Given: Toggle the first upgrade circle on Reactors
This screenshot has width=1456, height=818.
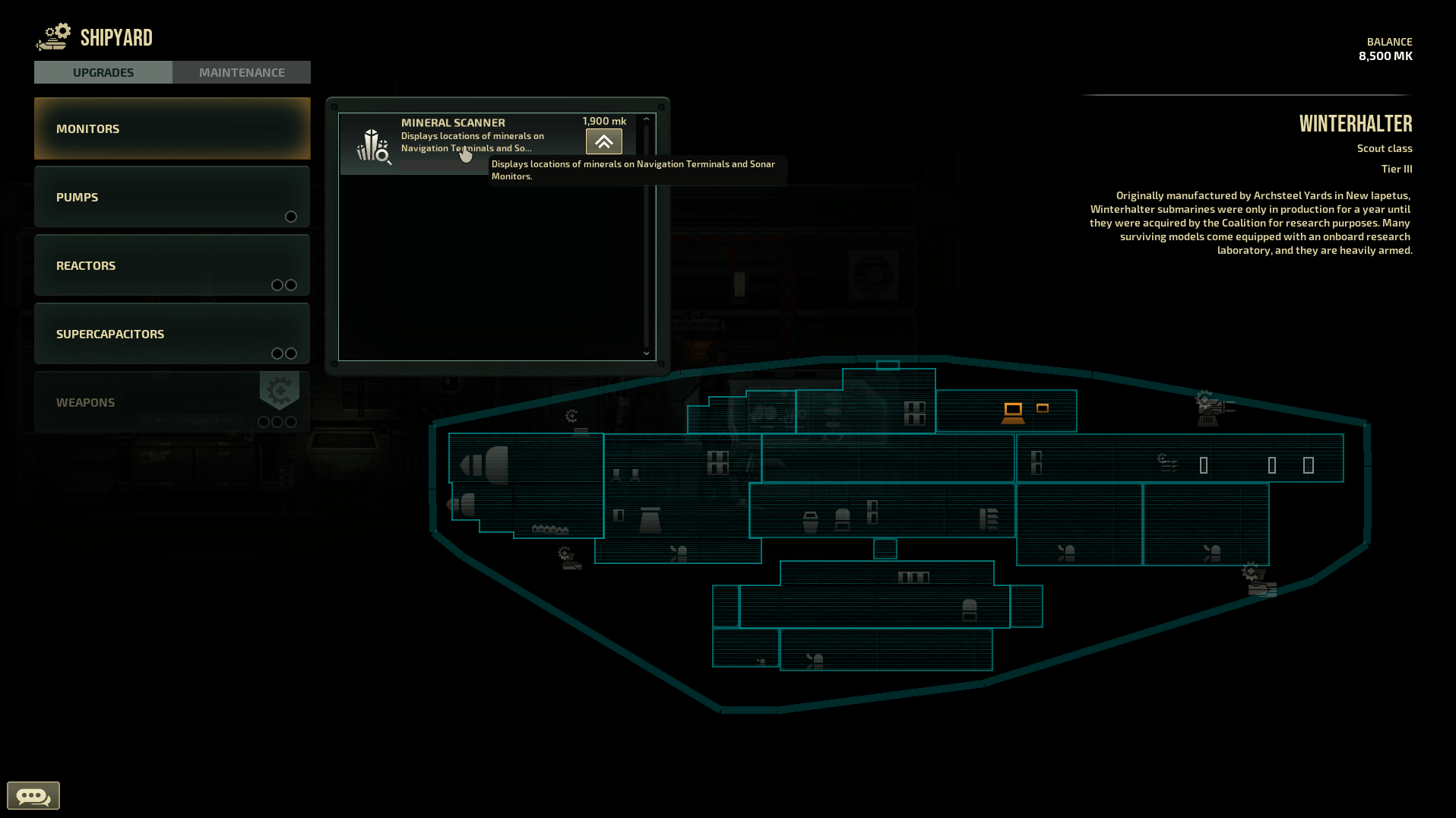Looking at the screenshot, I should coord(276,285).
